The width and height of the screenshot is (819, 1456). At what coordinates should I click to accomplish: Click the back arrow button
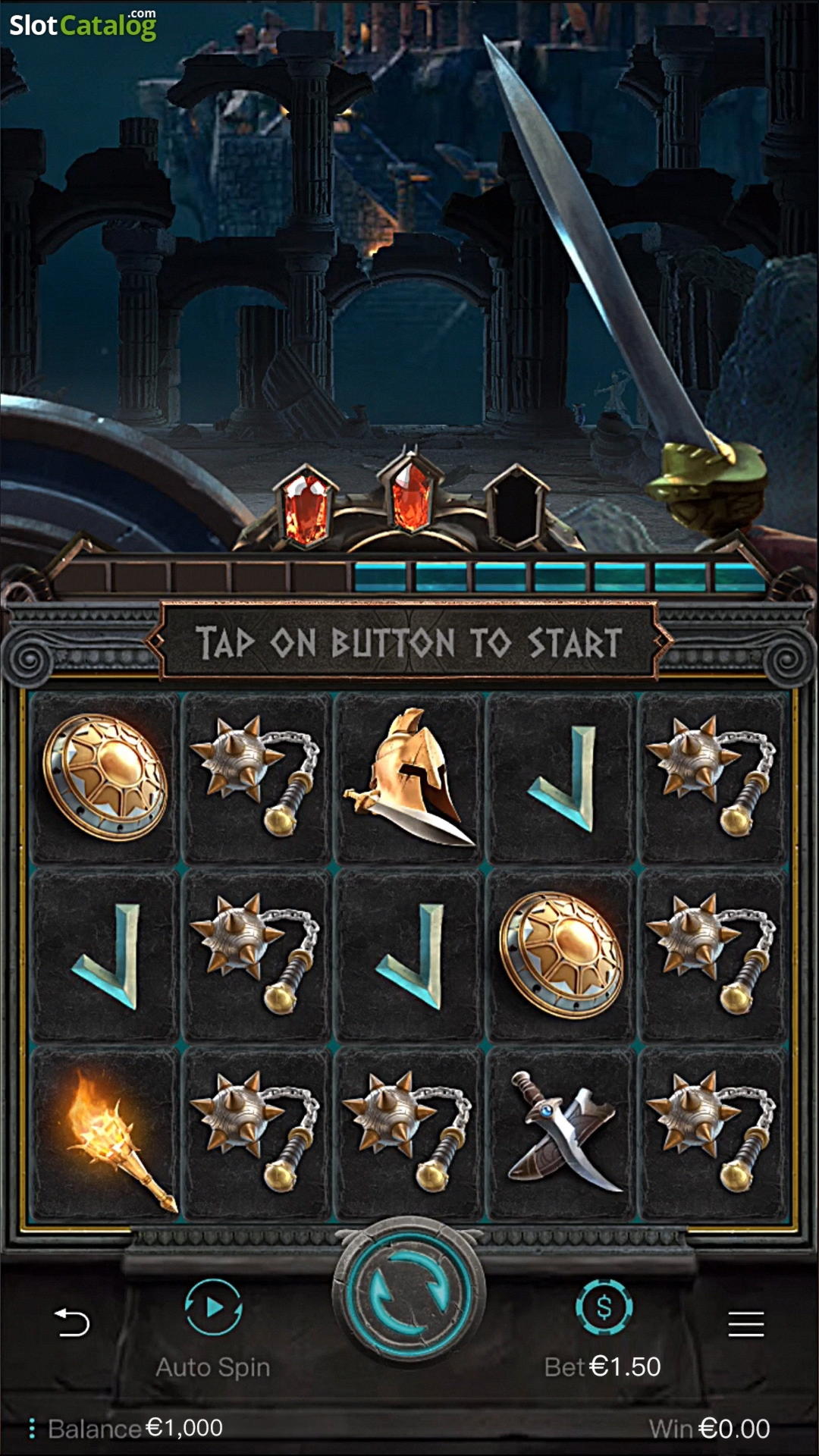click(72, 1323)
